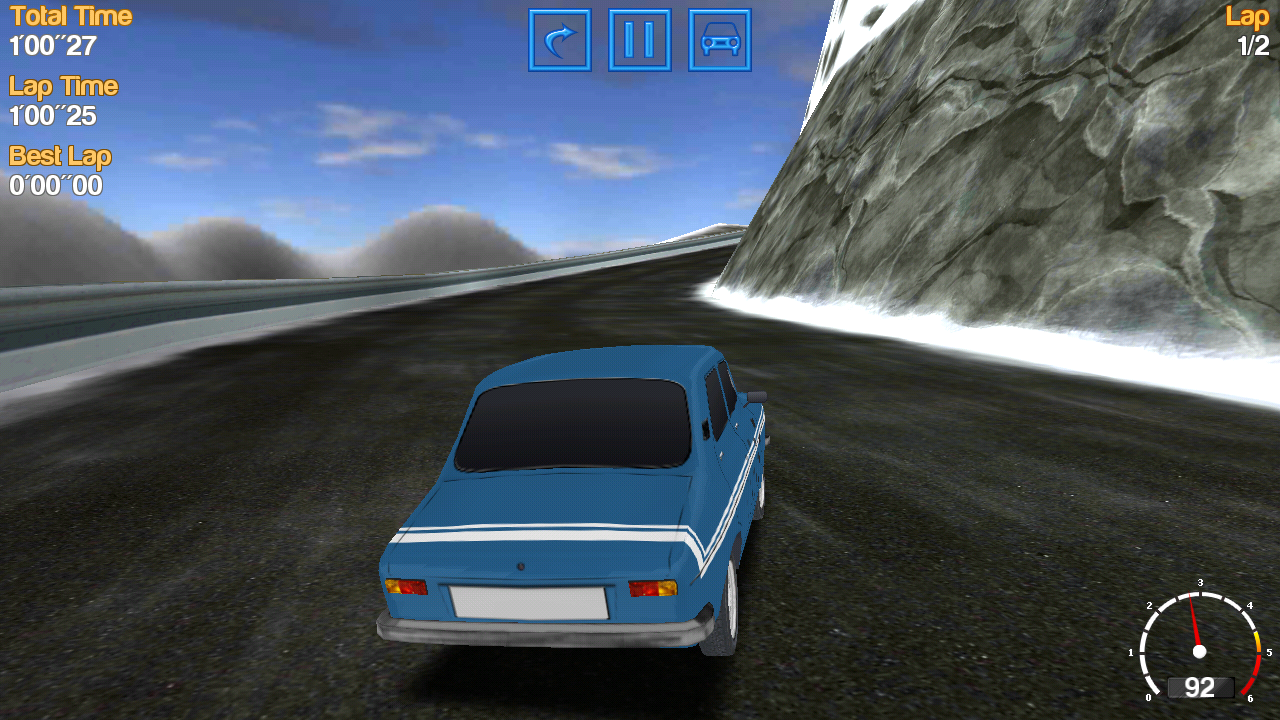Viewport: 1280px width, 720px height.
Task: Click the curved arrow reset car button
Action: [x=560, y=40]
